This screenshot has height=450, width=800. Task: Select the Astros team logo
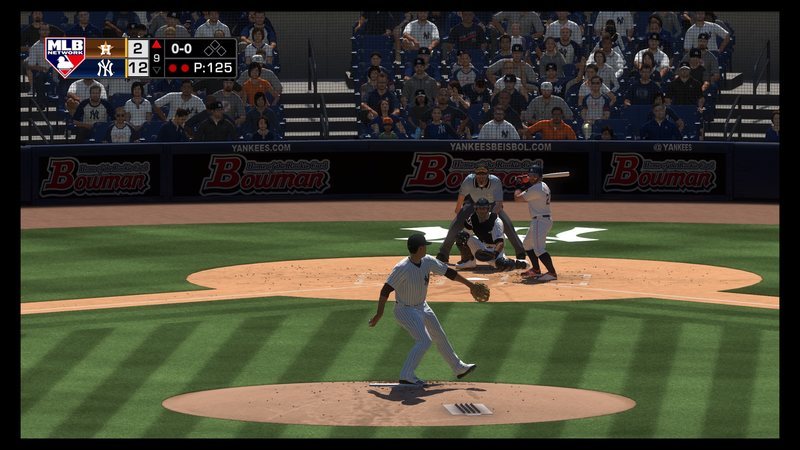point(105,48)
